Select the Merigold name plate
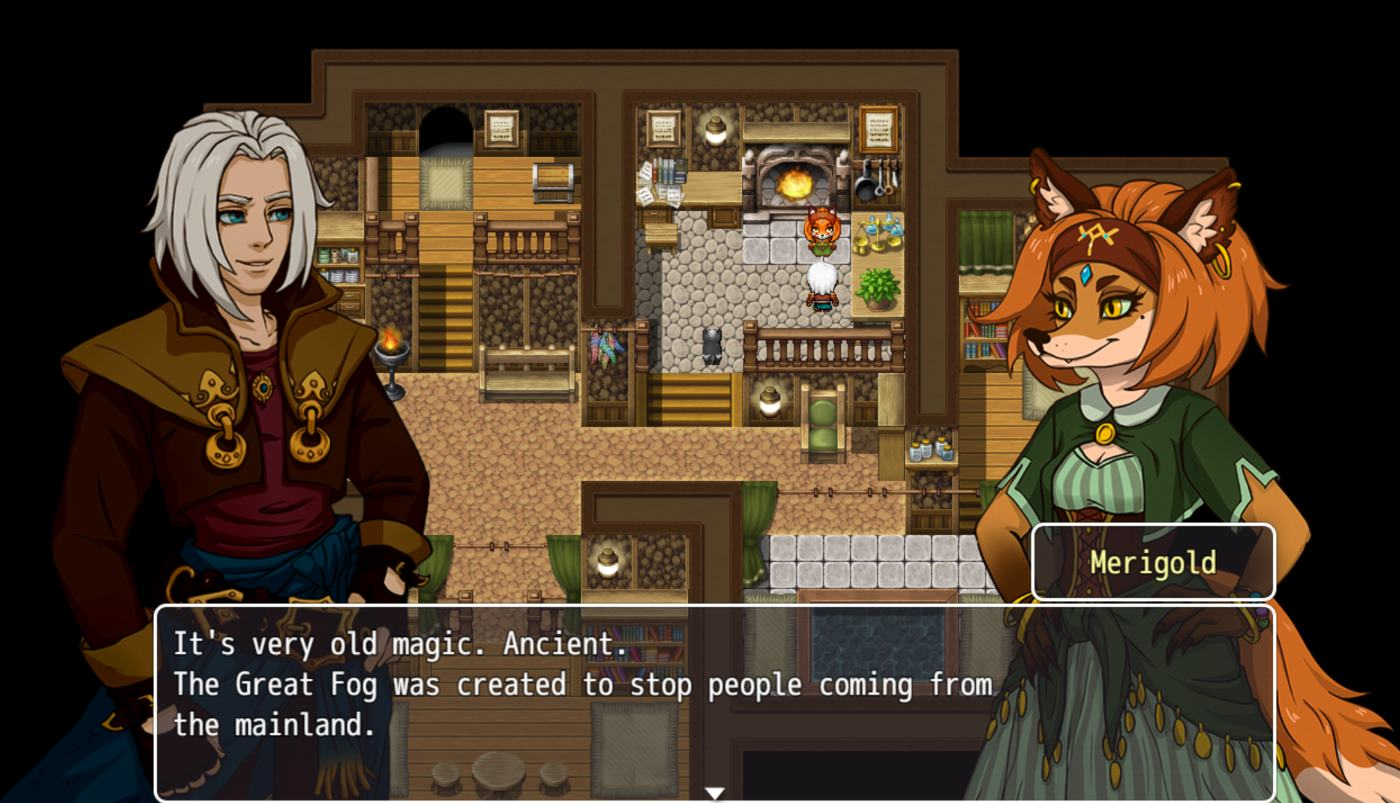The width and height of the screenshot is (1400, 803). pos(1152,561)
